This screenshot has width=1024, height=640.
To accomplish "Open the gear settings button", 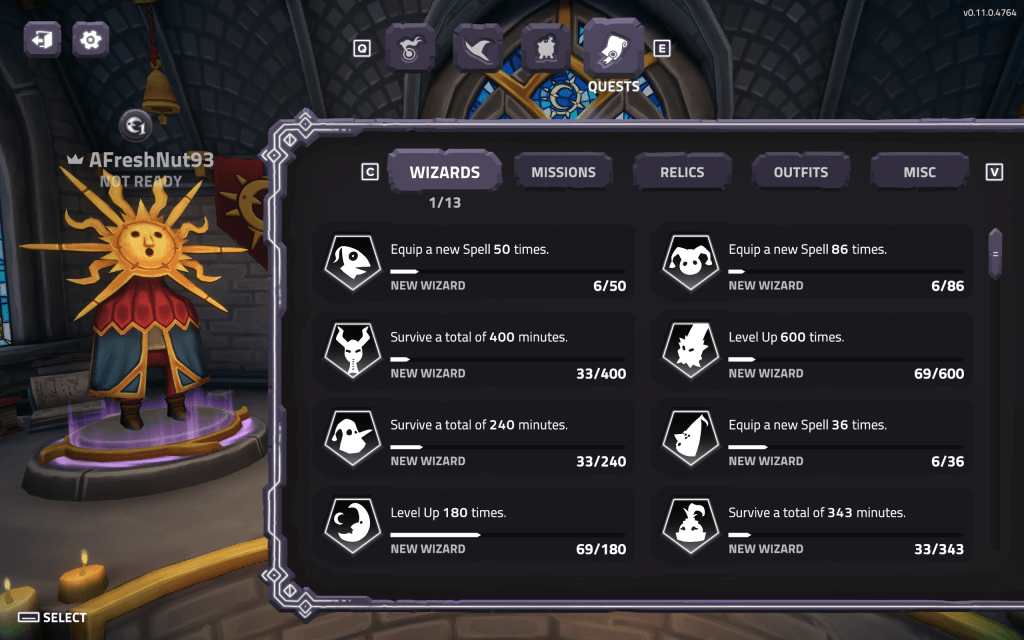I will click(x=91, y=40).
